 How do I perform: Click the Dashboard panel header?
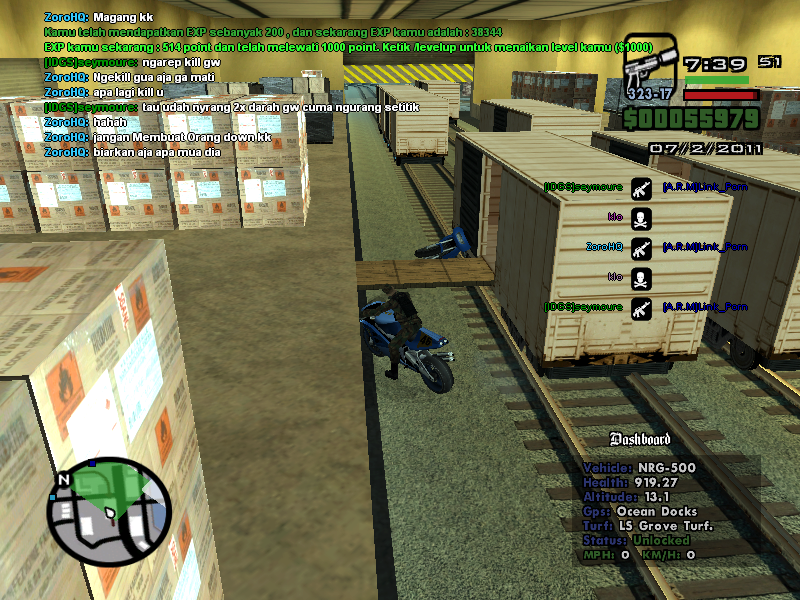[x=640, y=439]
